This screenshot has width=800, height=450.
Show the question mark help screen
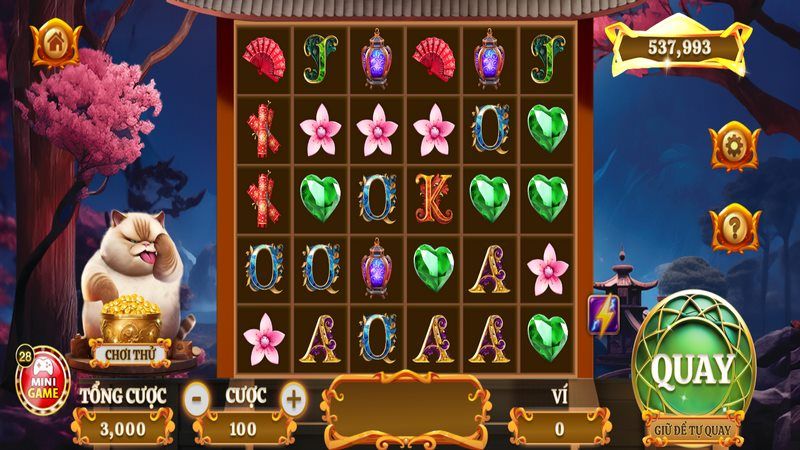coord(734,228)
